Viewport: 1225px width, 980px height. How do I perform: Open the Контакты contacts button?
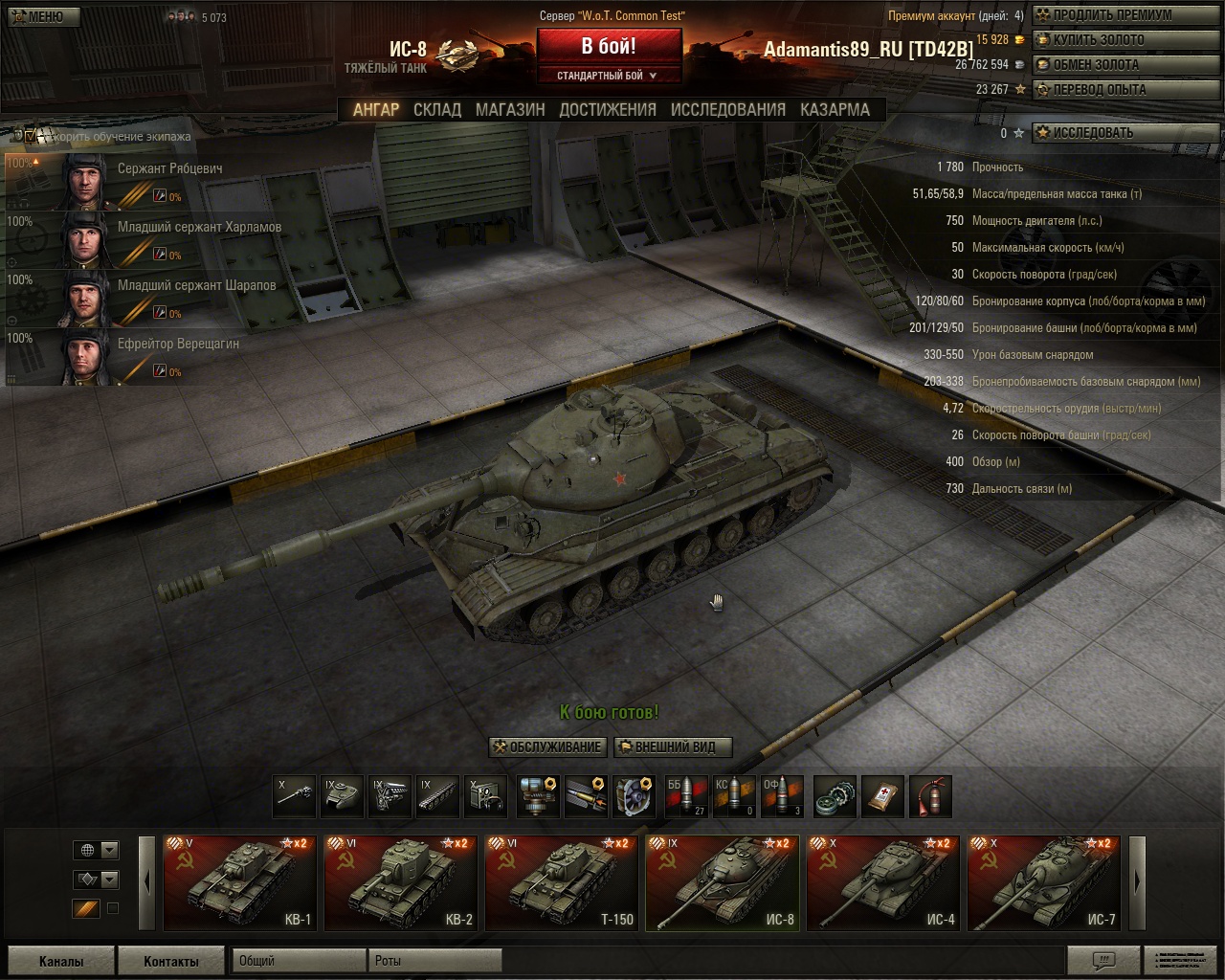coord(171,961)
